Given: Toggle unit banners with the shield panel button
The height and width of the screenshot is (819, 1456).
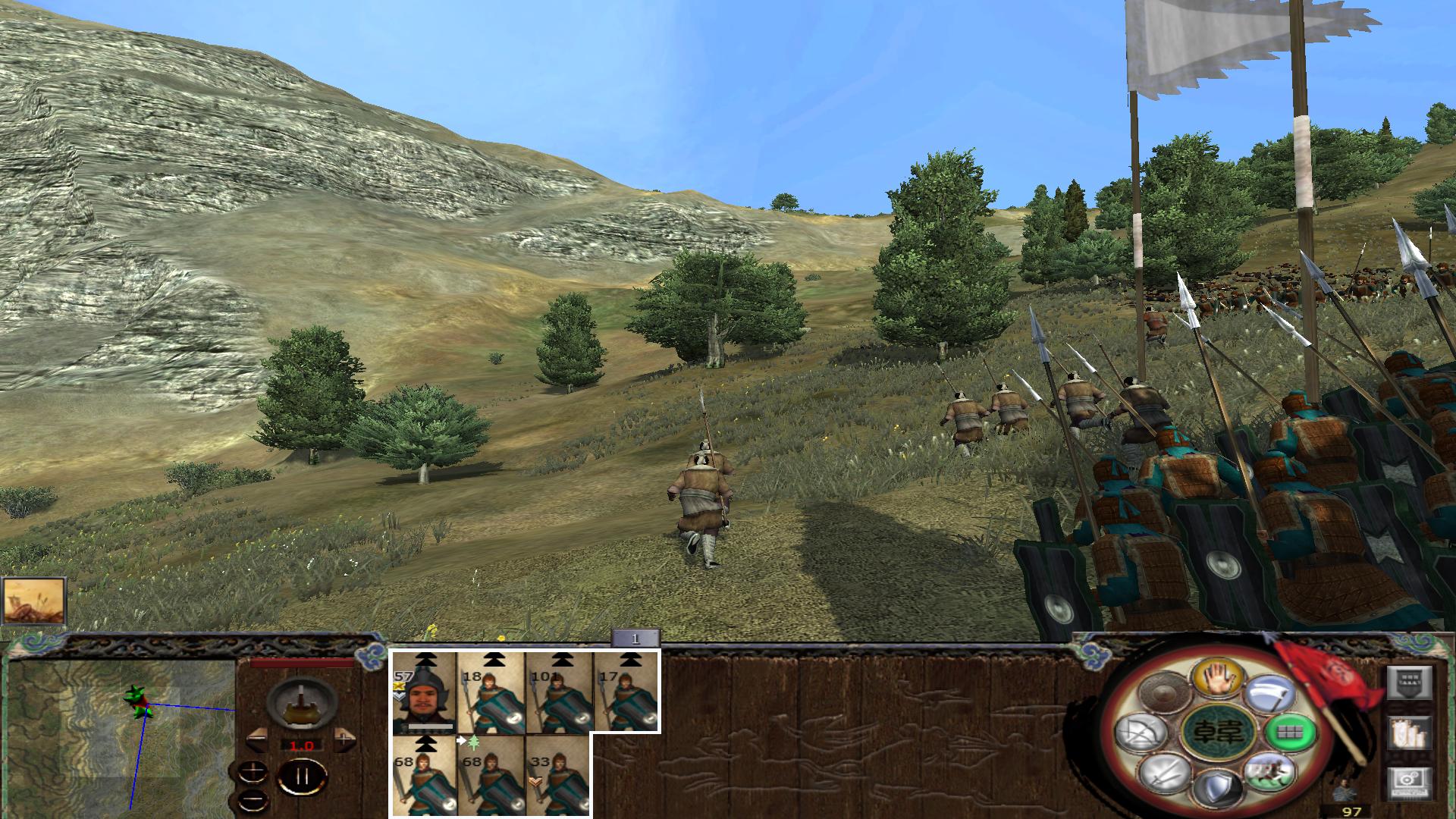Looking at the screenshot, I should (1409, 682).
